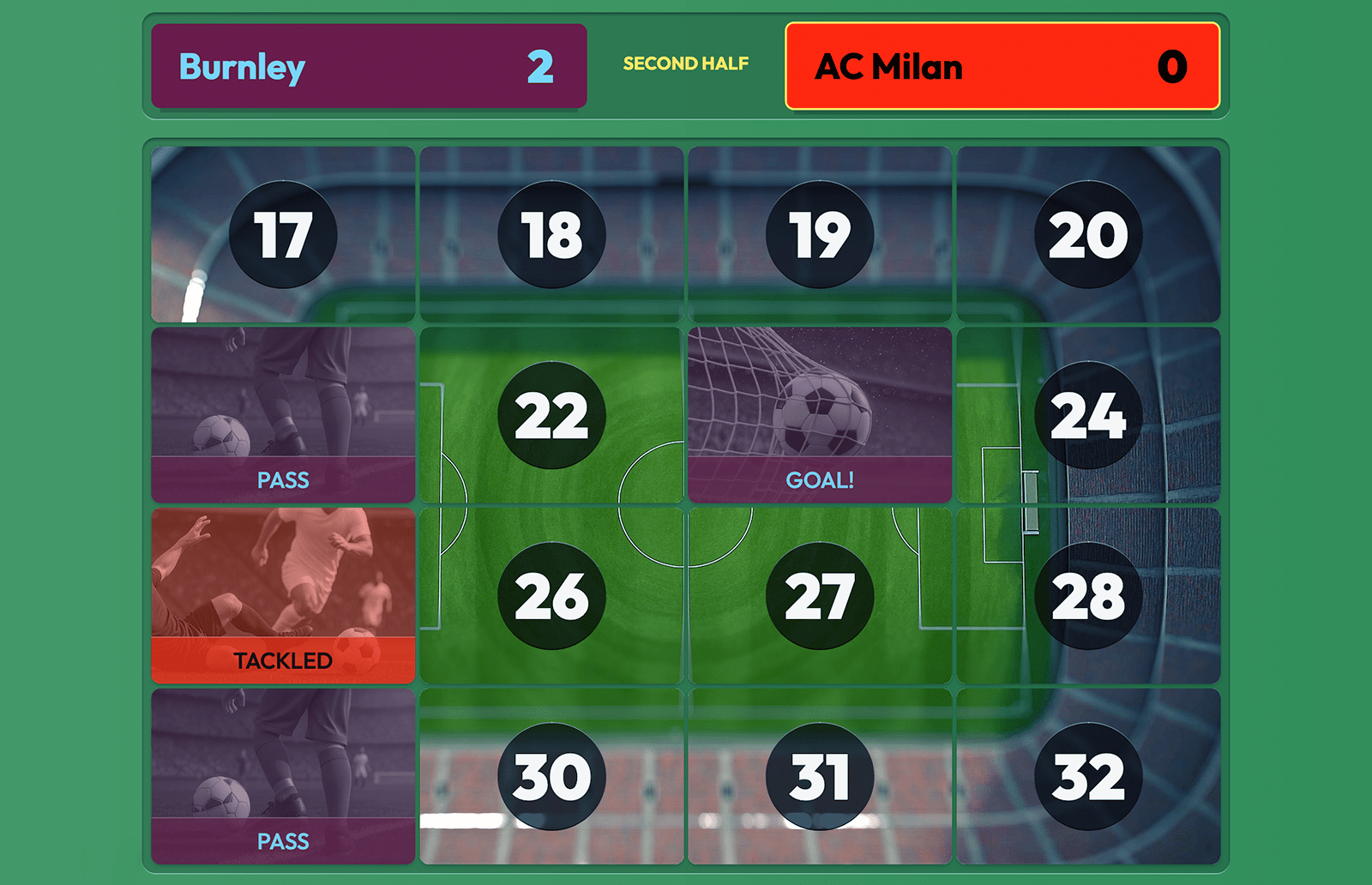Click the red TACKLED tile
This screenshot has height=885, width=1372.
[283, 596]
